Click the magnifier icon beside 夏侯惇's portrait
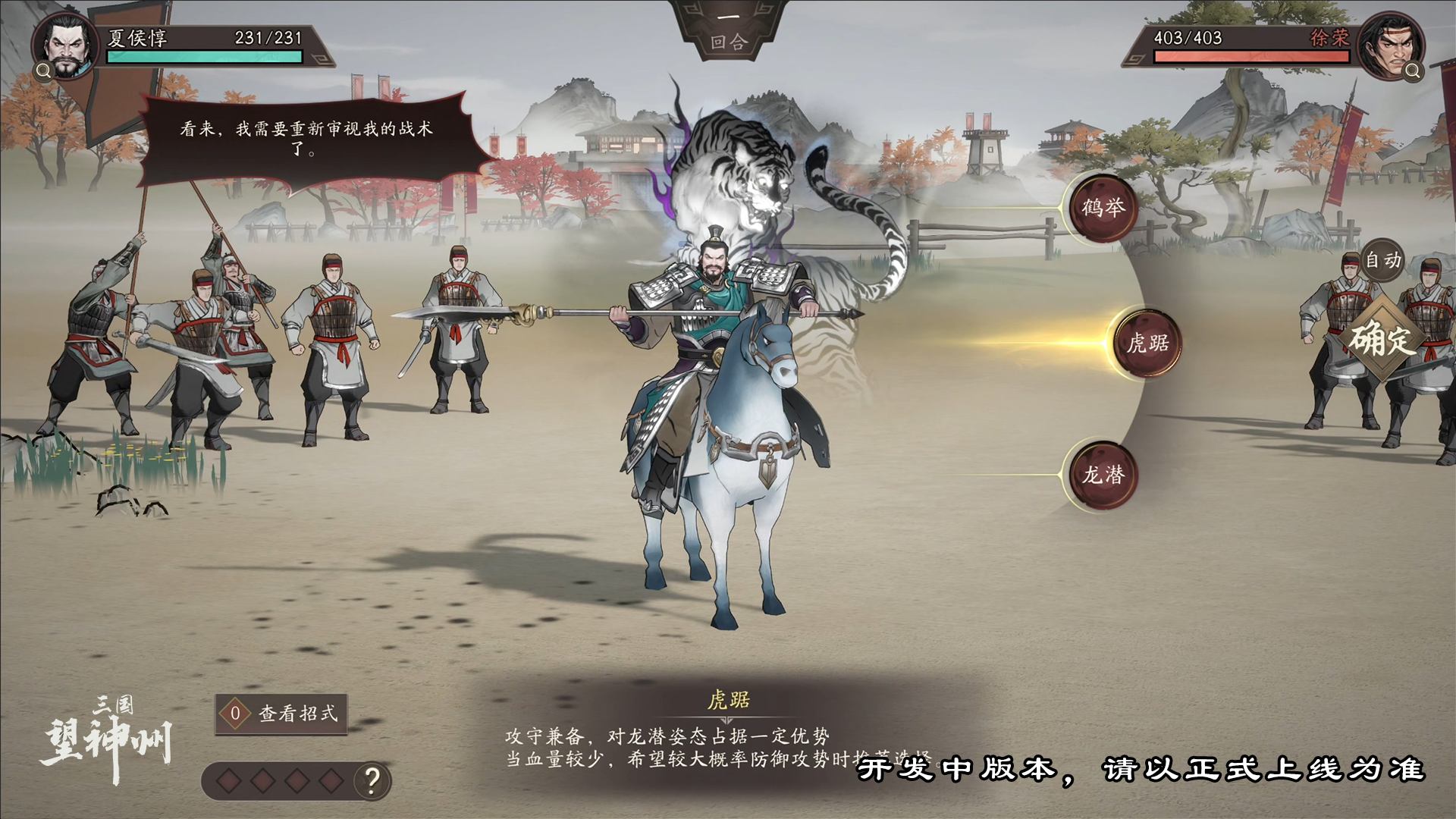This screenshot has width=1456, height=819. pos(43,73)
